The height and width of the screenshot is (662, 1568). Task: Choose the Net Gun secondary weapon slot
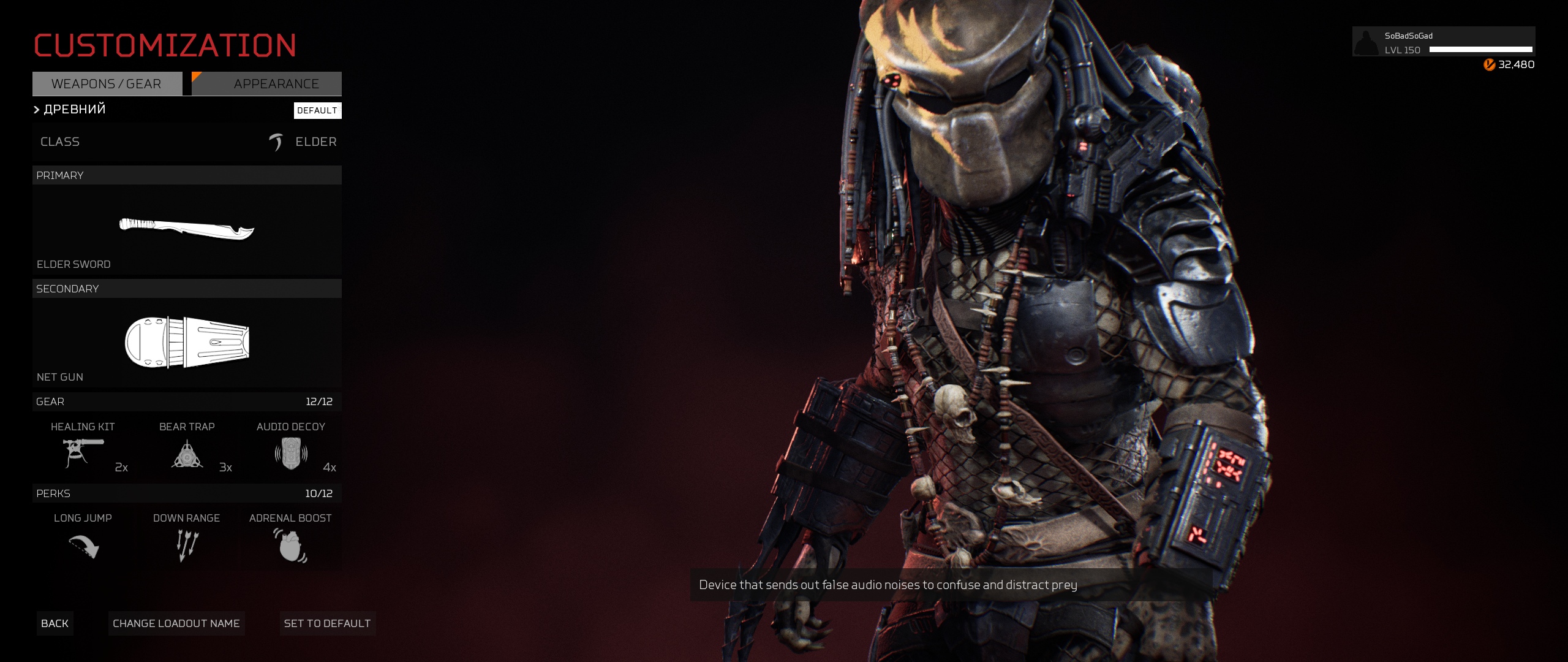(x=187, y=342)
